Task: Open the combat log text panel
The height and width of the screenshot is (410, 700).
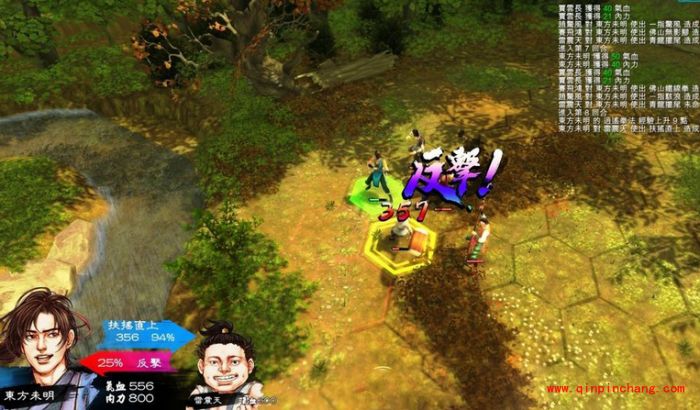Action: [x=624, y=67]
